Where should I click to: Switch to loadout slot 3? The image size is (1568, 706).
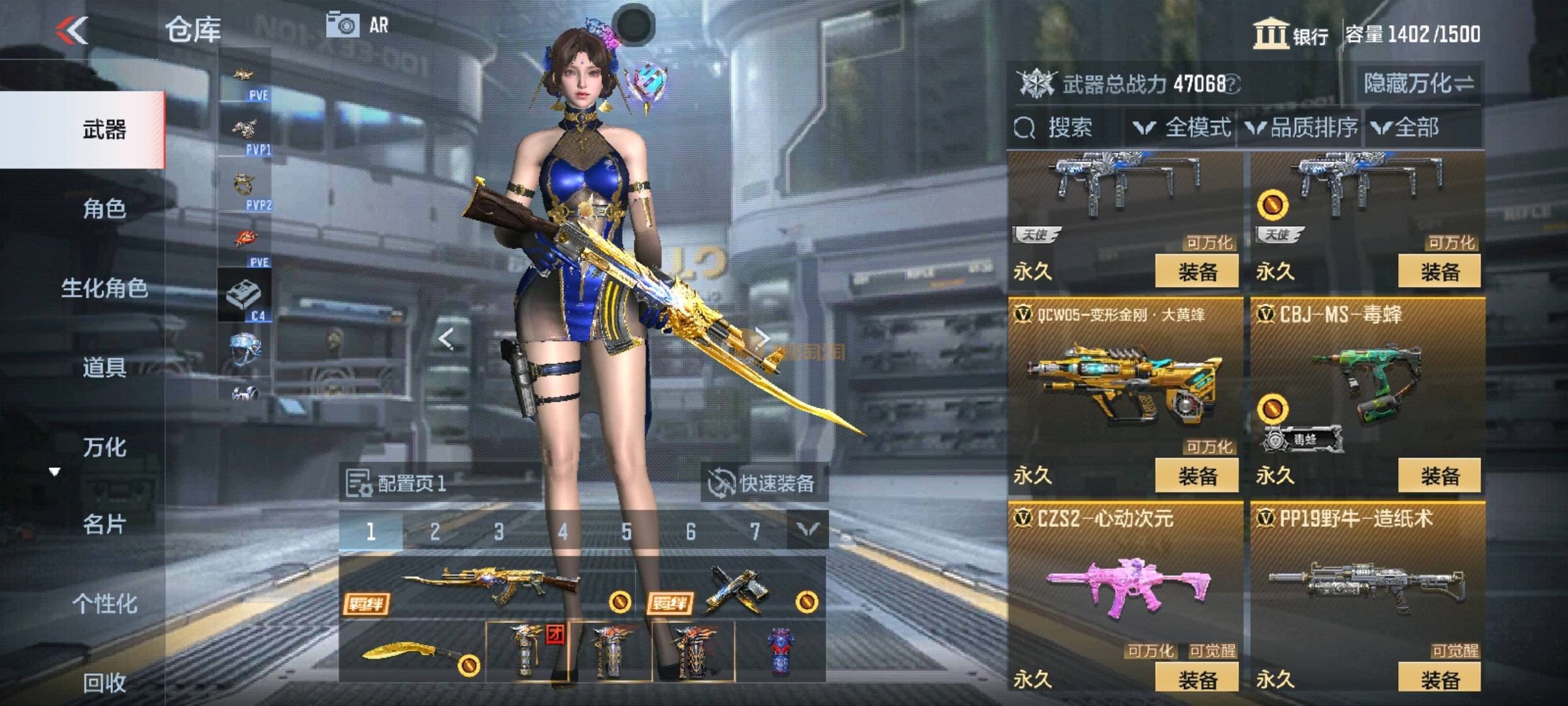point(498,531)
